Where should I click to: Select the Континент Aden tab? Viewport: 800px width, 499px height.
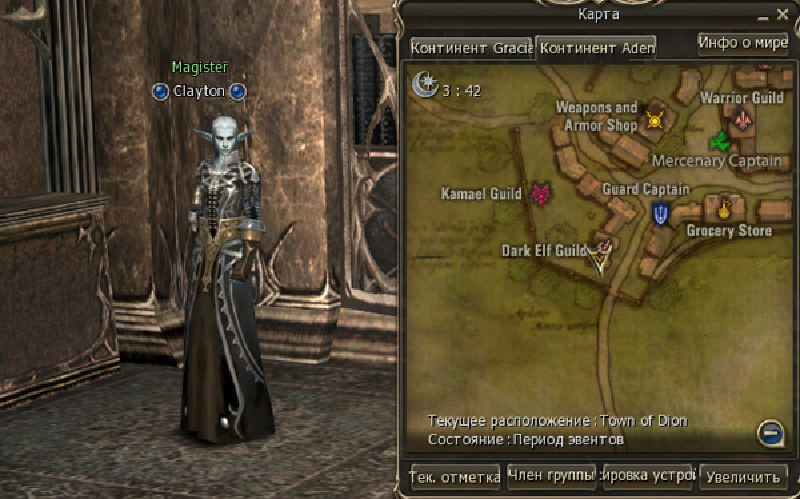(596, 48)
